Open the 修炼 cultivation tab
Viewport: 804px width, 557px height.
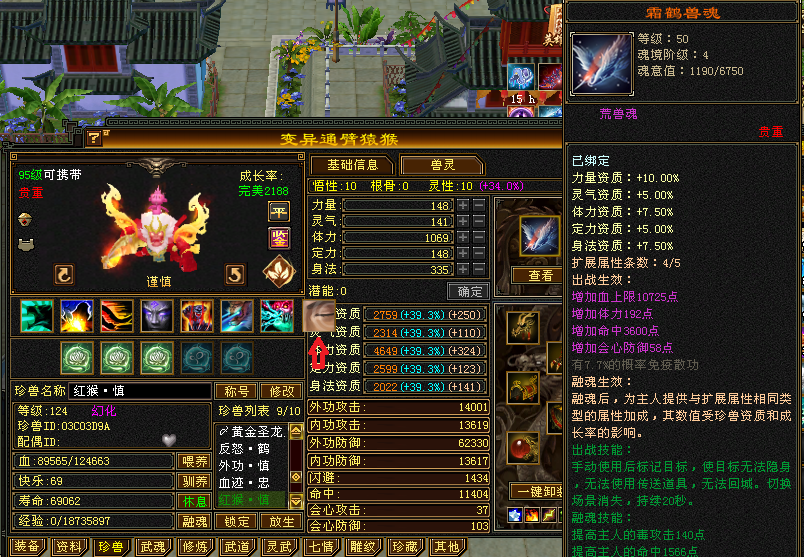pyautogui.click(x=195, y=547)
